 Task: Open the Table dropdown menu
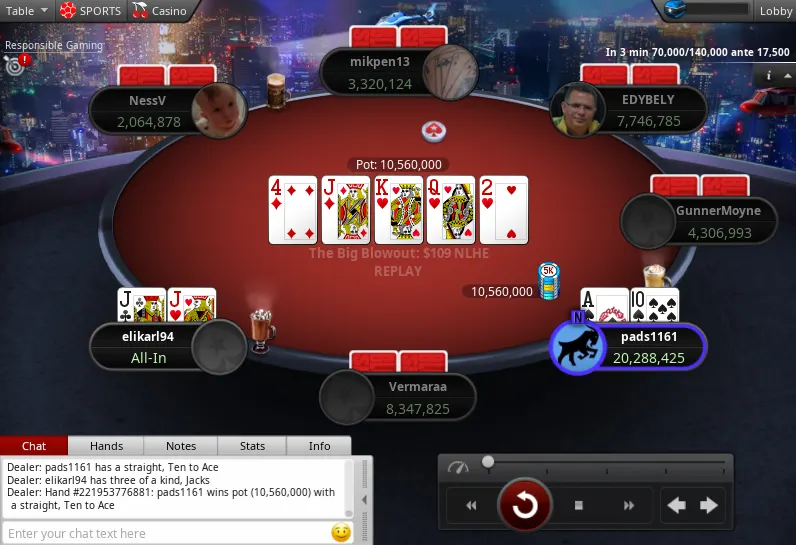(24, 11)
